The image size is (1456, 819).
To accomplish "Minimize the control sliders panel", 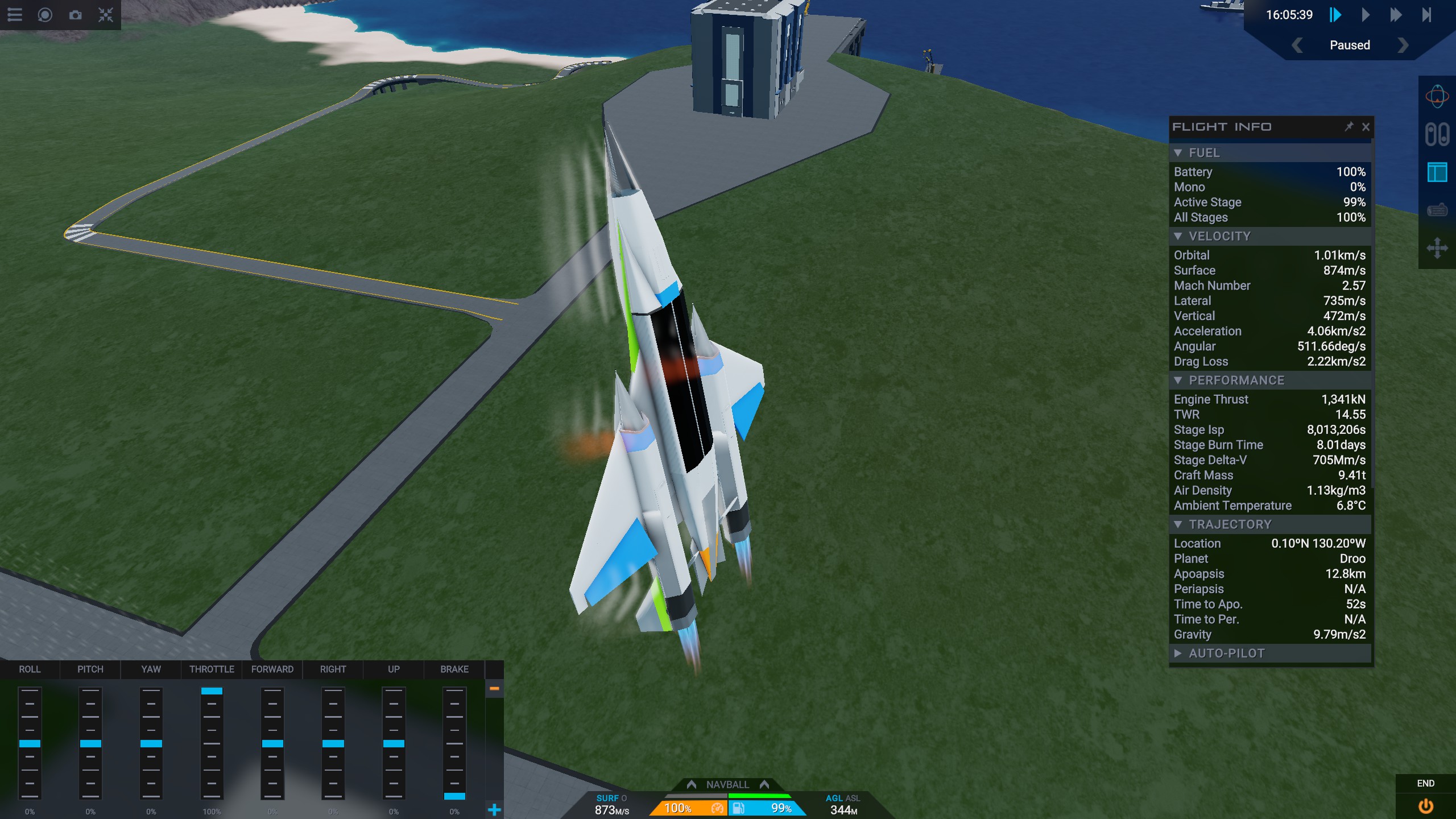I will 494,689.
